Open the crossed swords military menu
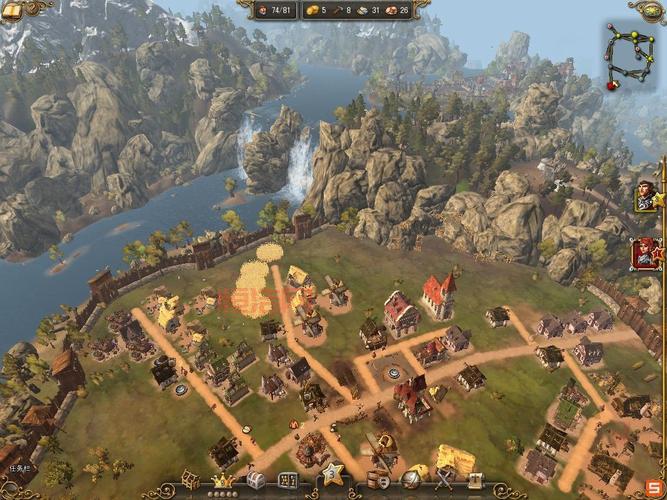Viewport: 667px width, 500px height. pos(443,479)
